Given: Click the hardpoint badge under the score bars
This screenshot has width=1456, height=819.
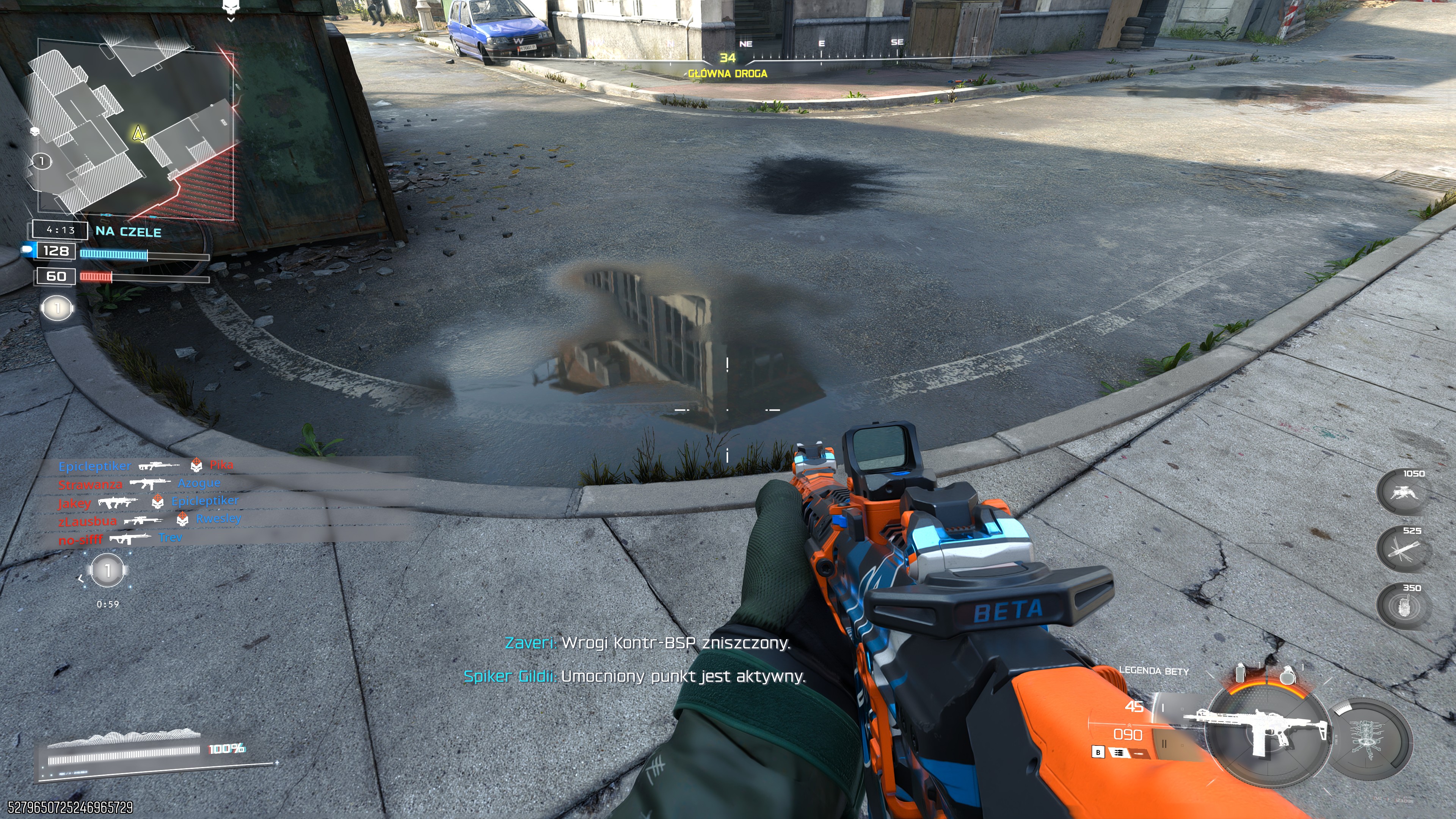Looking at the screenshot, I should [57, 308].
